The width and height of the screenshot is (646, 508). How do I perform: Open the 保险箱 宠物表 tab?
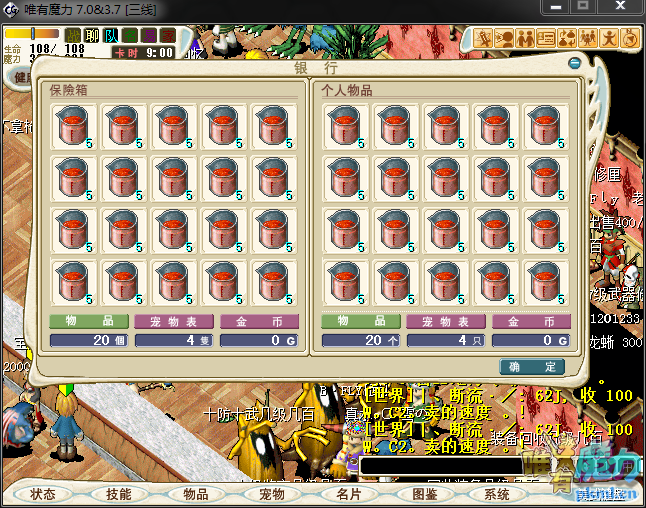(x=174, y=322)
